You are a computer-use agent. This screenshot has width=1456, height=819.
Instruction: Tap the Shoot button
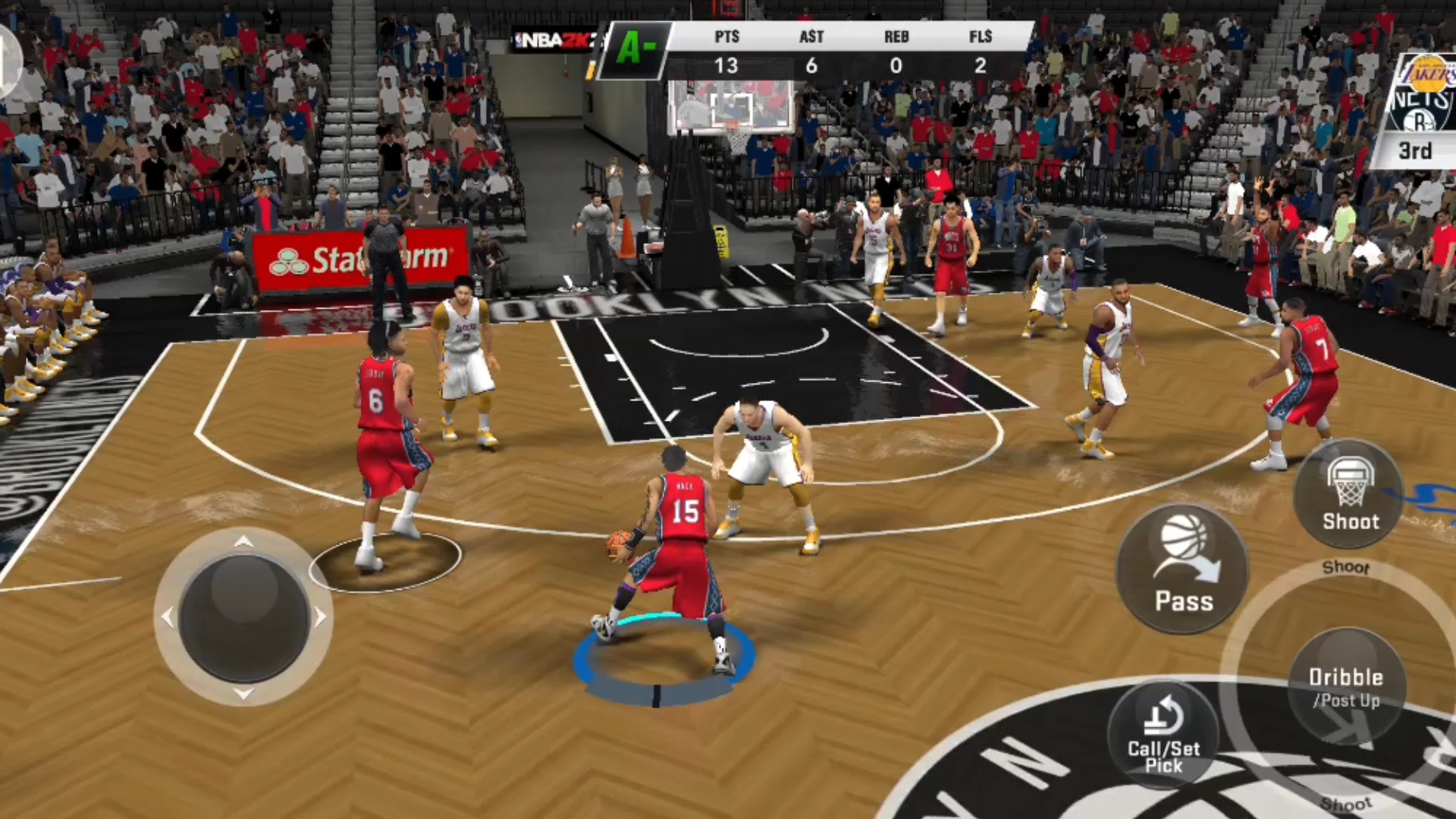point(1349,494)
